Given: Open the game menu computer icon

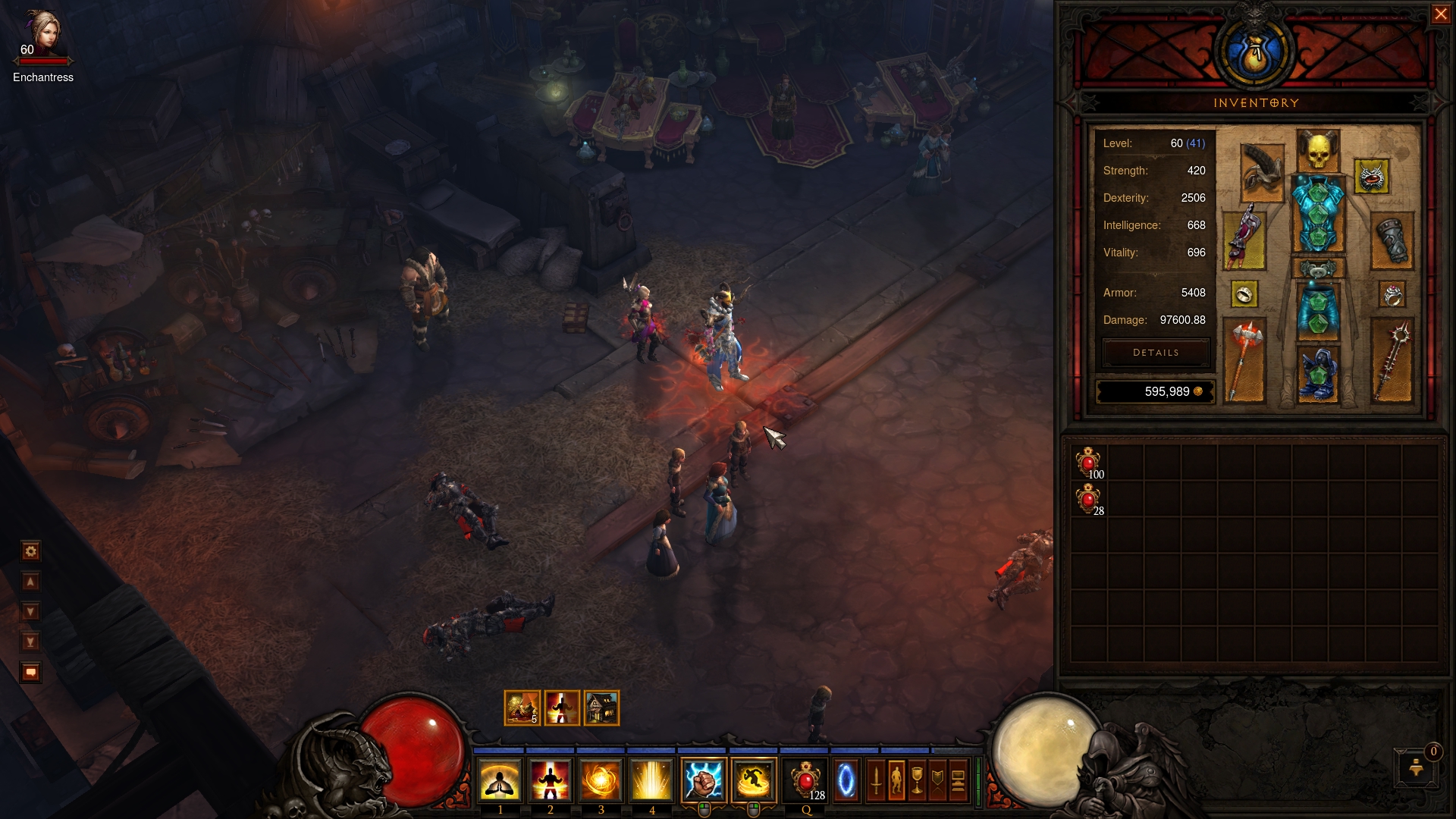Looking at the screenshot, I should (x=958, y=780).
